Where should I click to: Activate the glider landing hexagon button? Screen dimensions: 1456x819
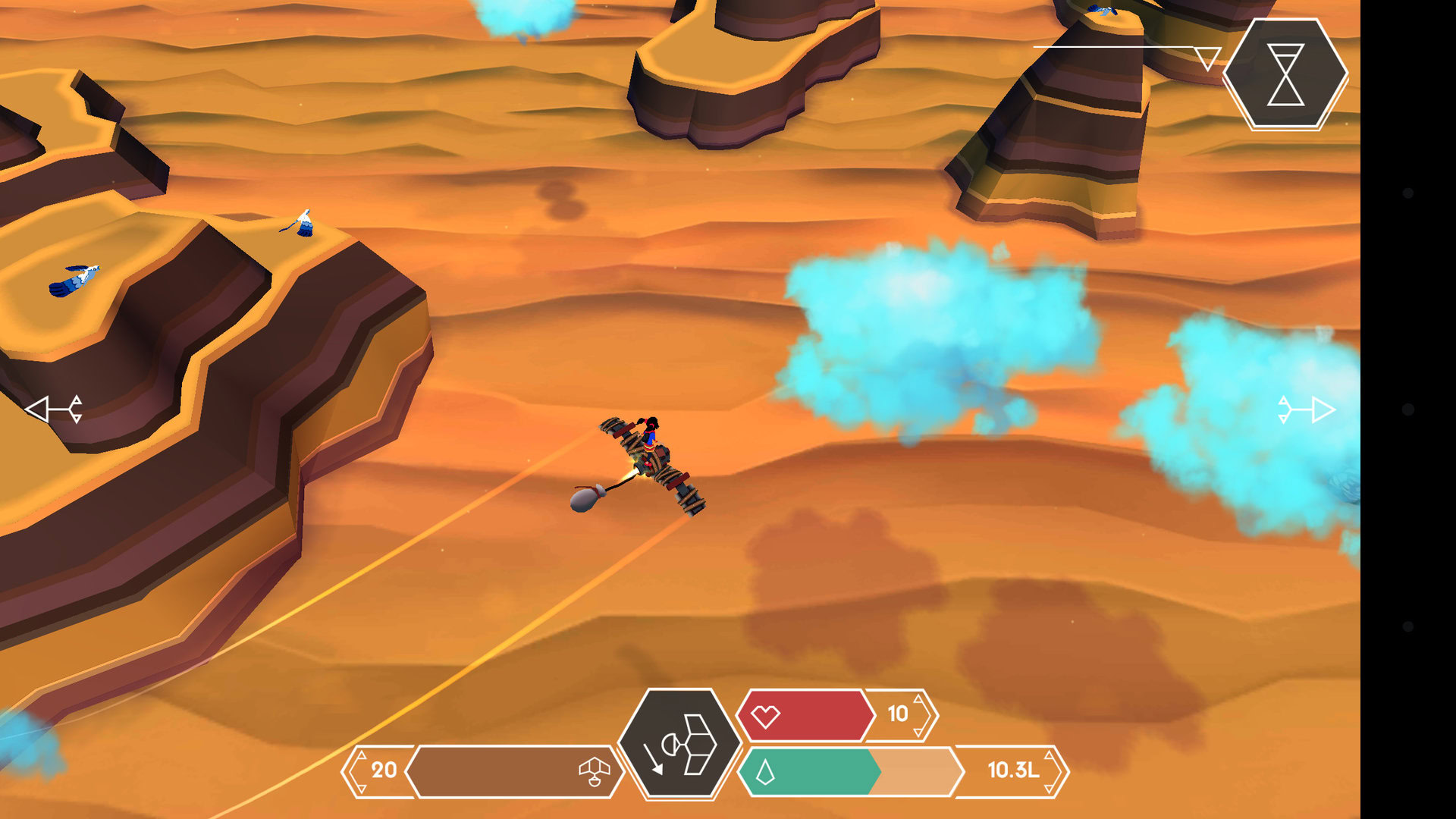click(x=679, y=744)
